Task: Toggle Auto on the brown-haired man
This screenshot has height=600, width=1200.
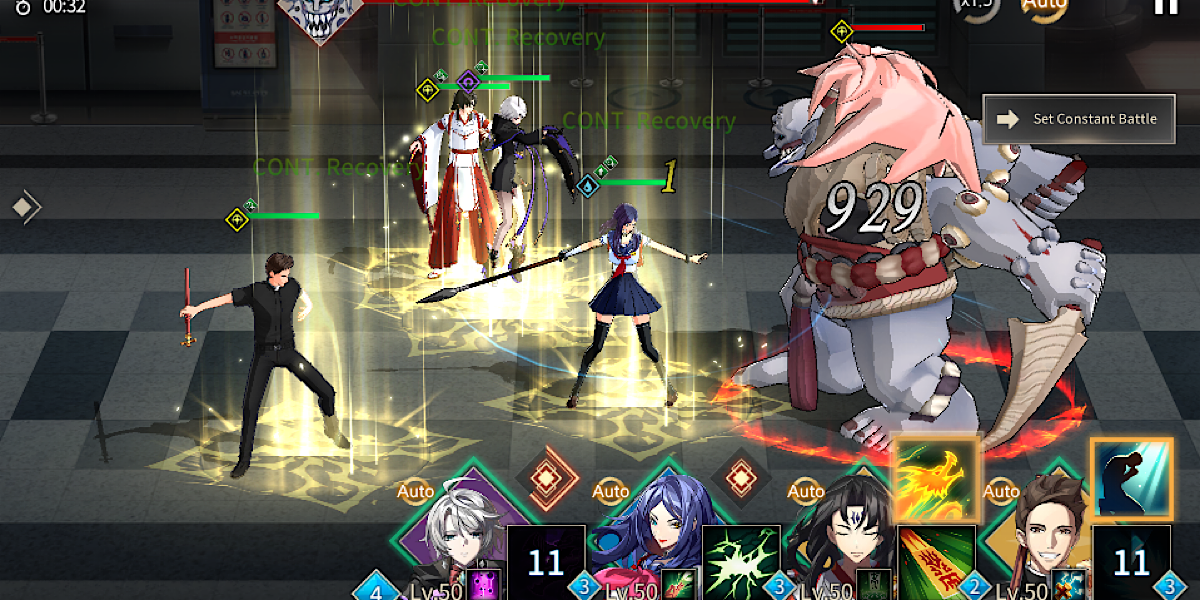Action: [1001, 491]
